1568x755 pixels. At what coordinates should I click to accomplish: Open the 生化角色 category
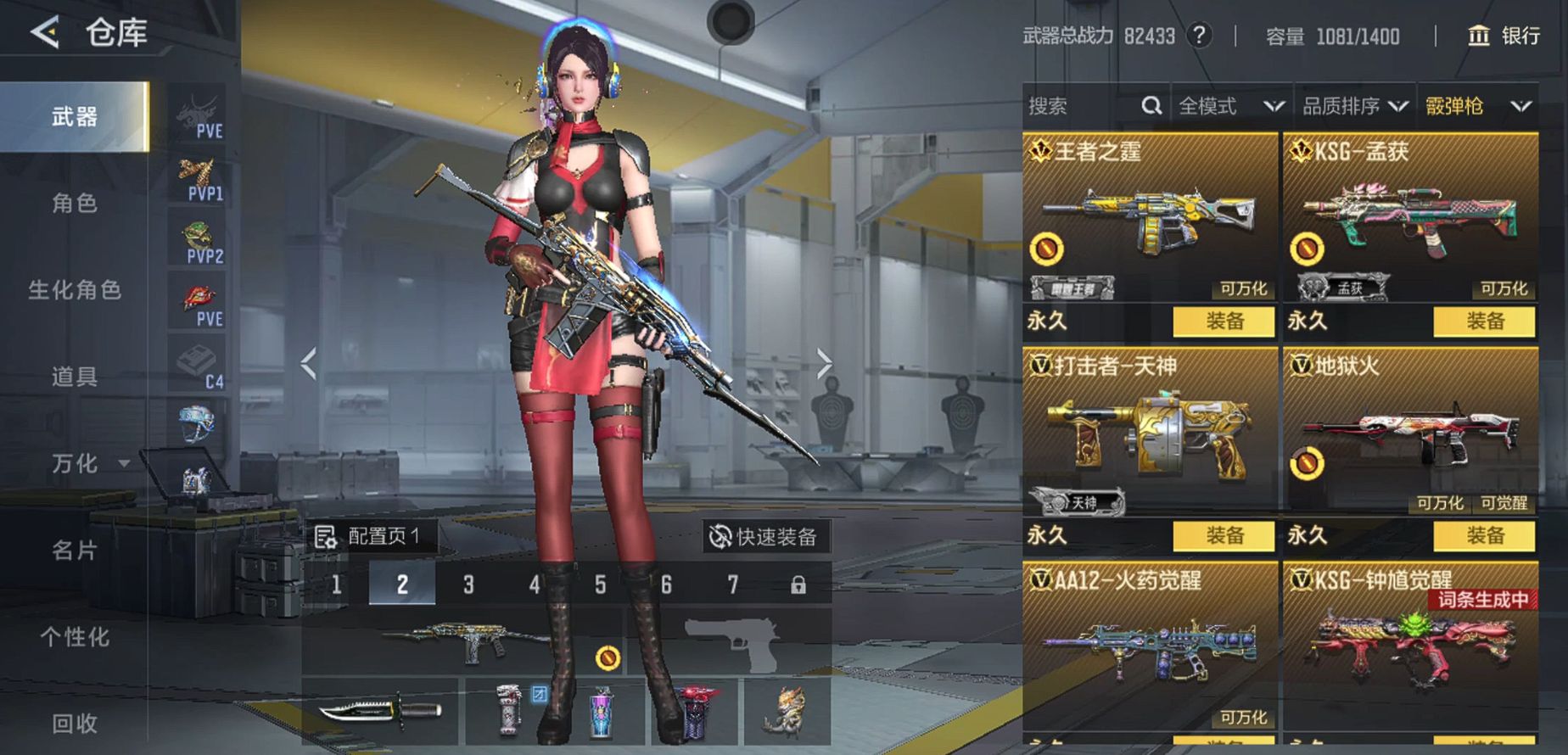75,290
